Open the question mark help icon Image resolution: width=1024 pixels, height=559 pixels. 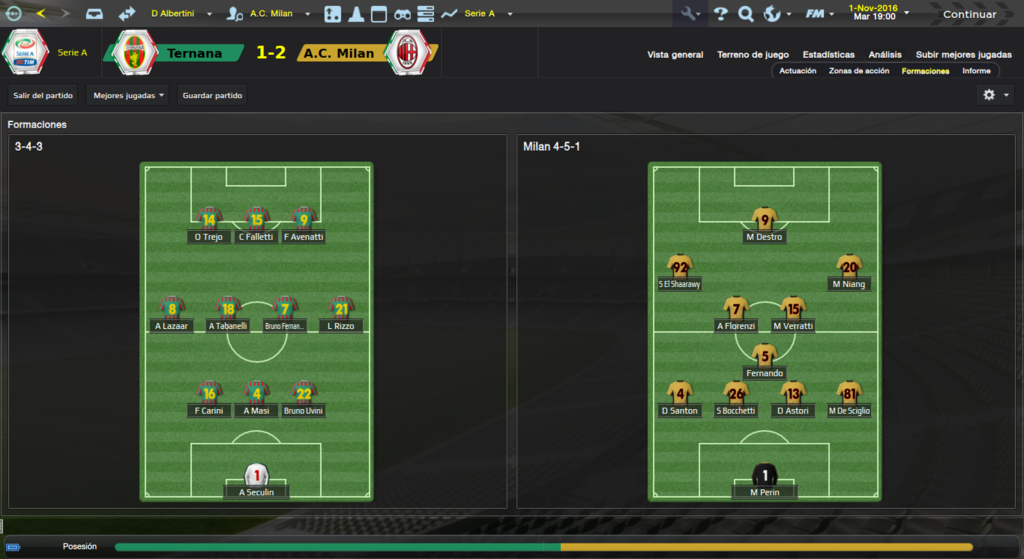720,14
